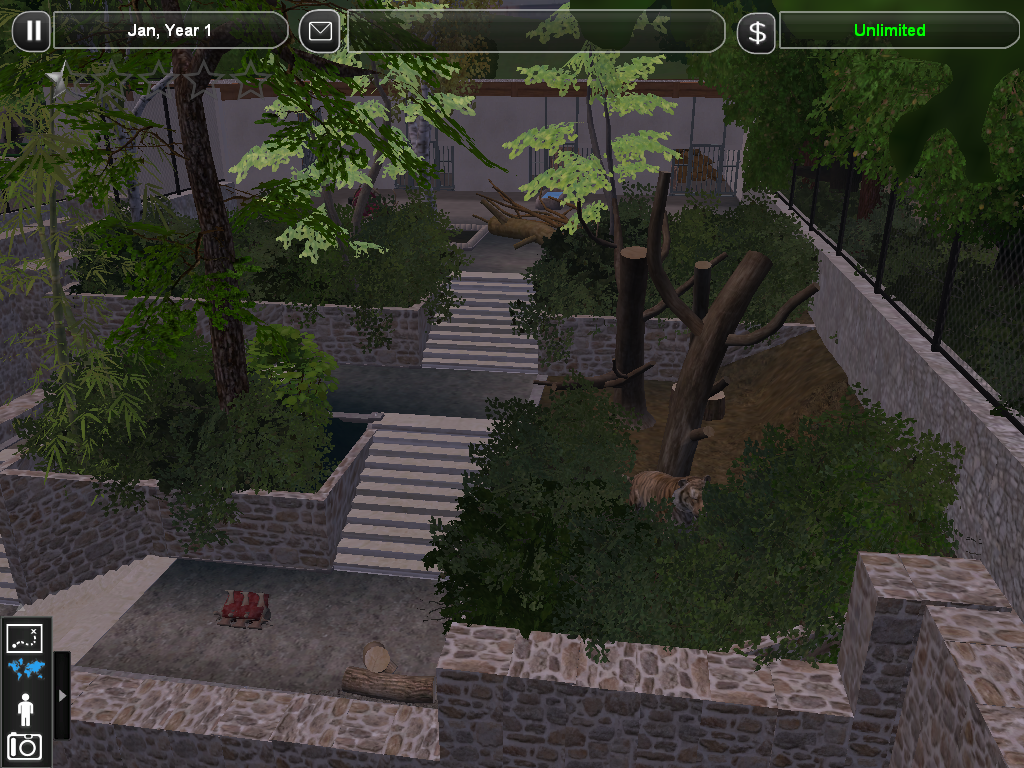Open the route map overview icon
This screenshot has height=768, width=1024.
click(25, 638)
